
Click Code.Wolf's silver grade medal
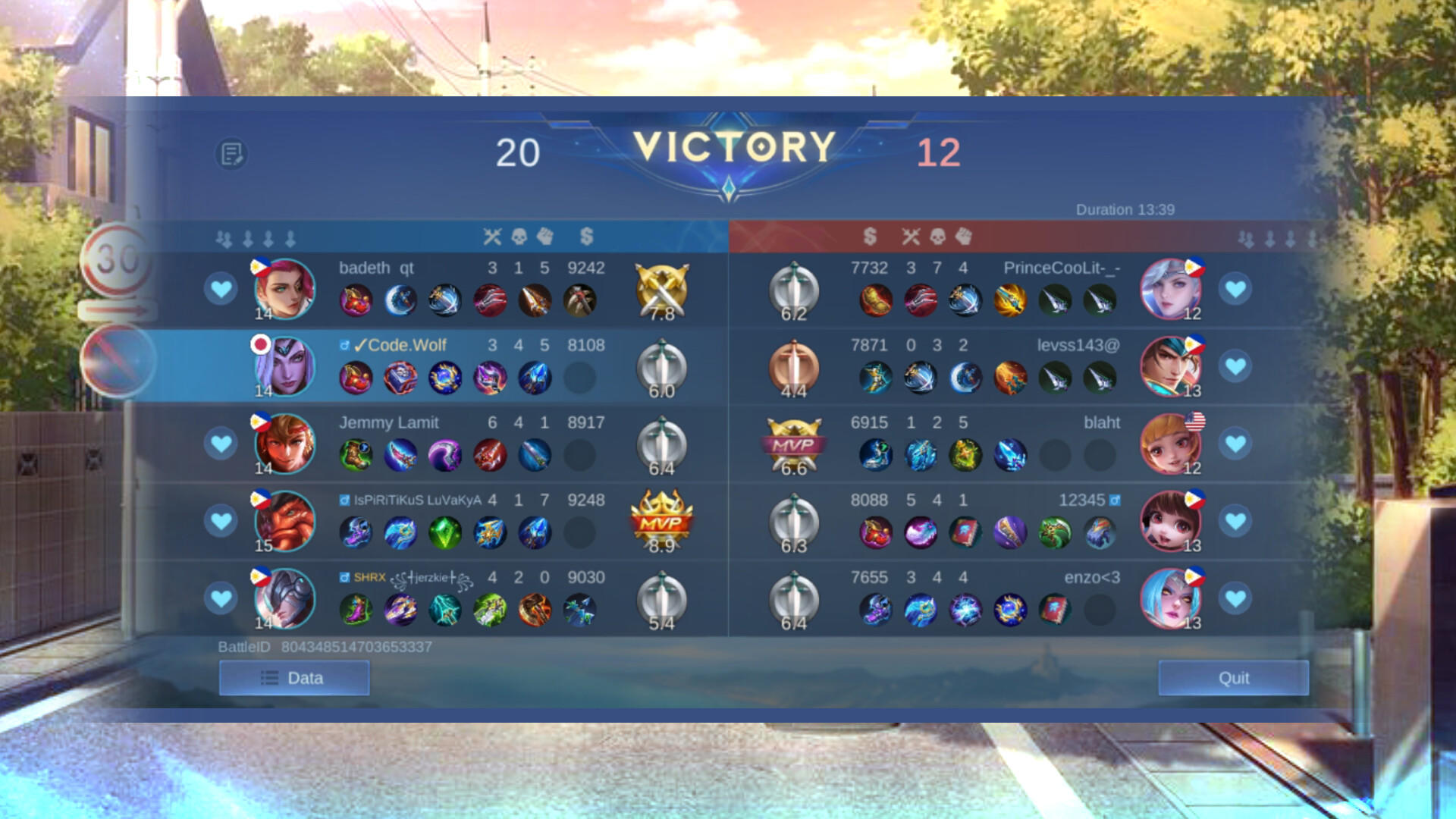(661, 365)
